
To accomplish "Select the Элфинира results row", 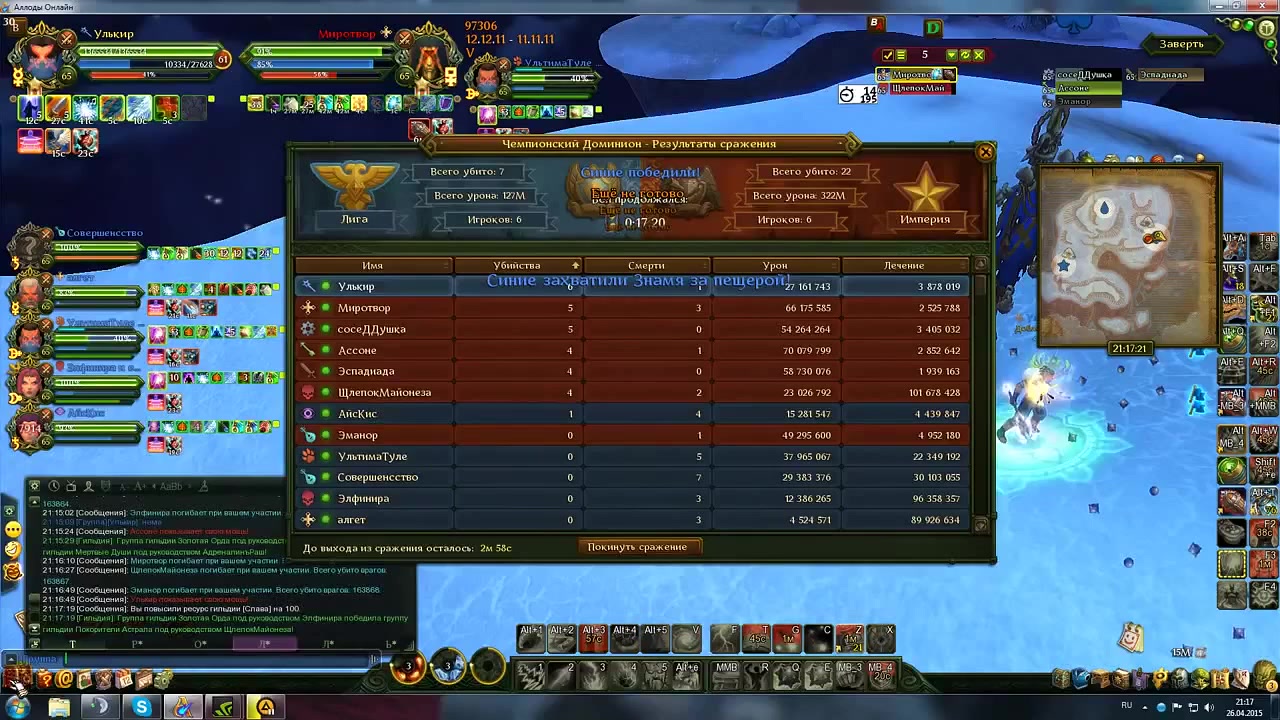I will [632, 498].
